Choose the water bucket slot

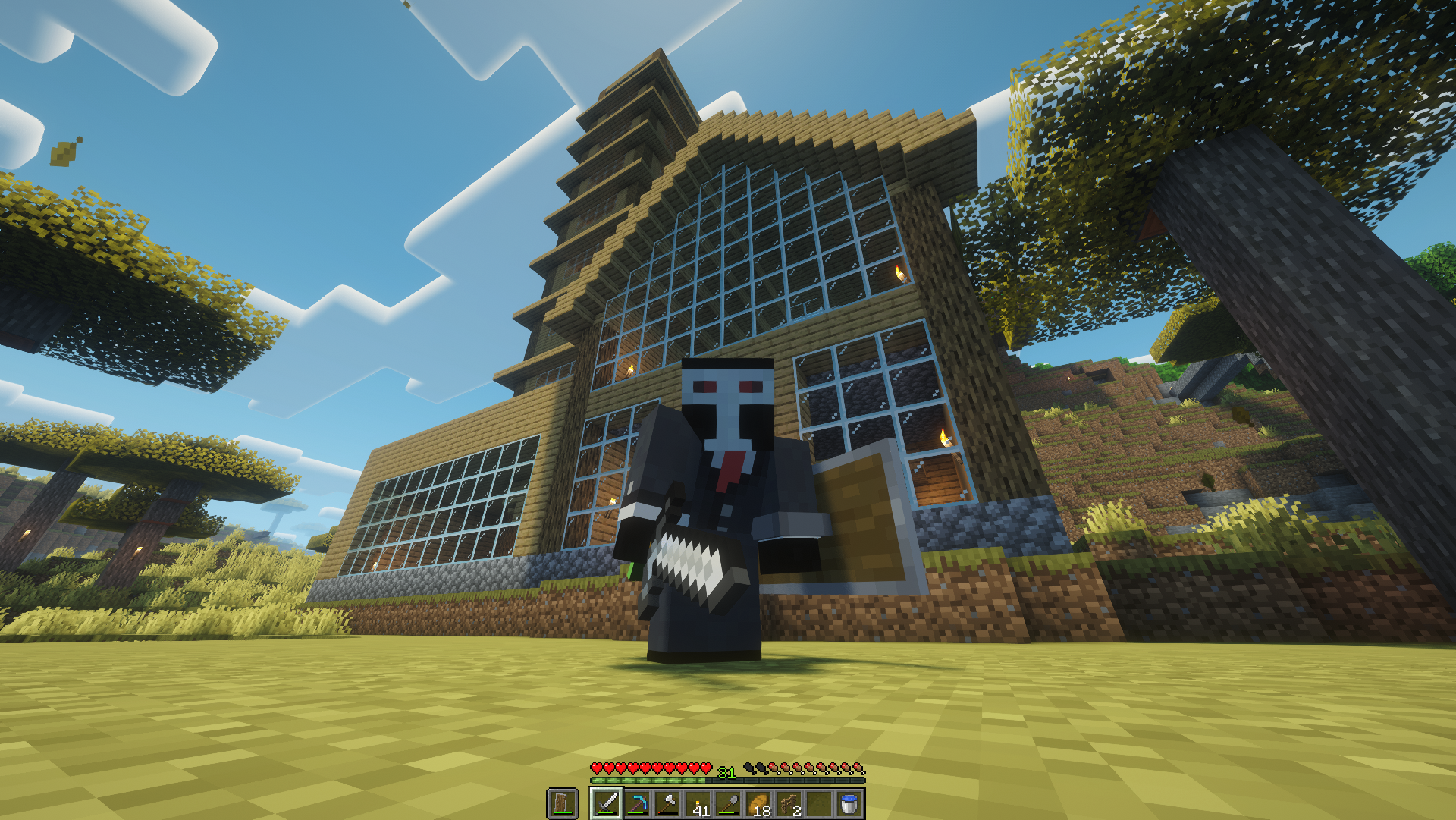[x=849, y=803]
